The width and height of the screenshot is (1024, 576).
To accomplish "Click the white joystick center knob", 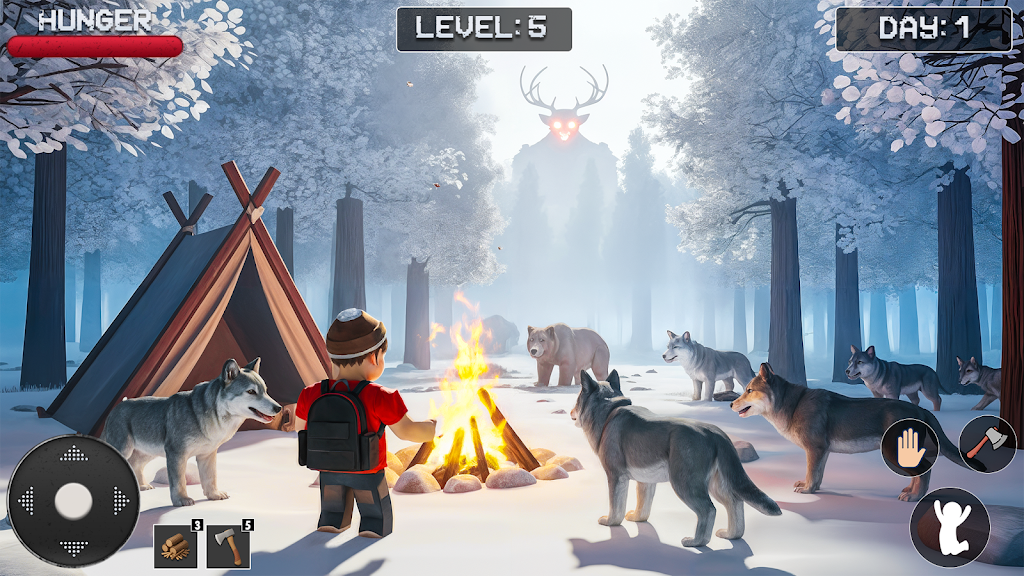I will pyautogui.click(x=73, y=501).
